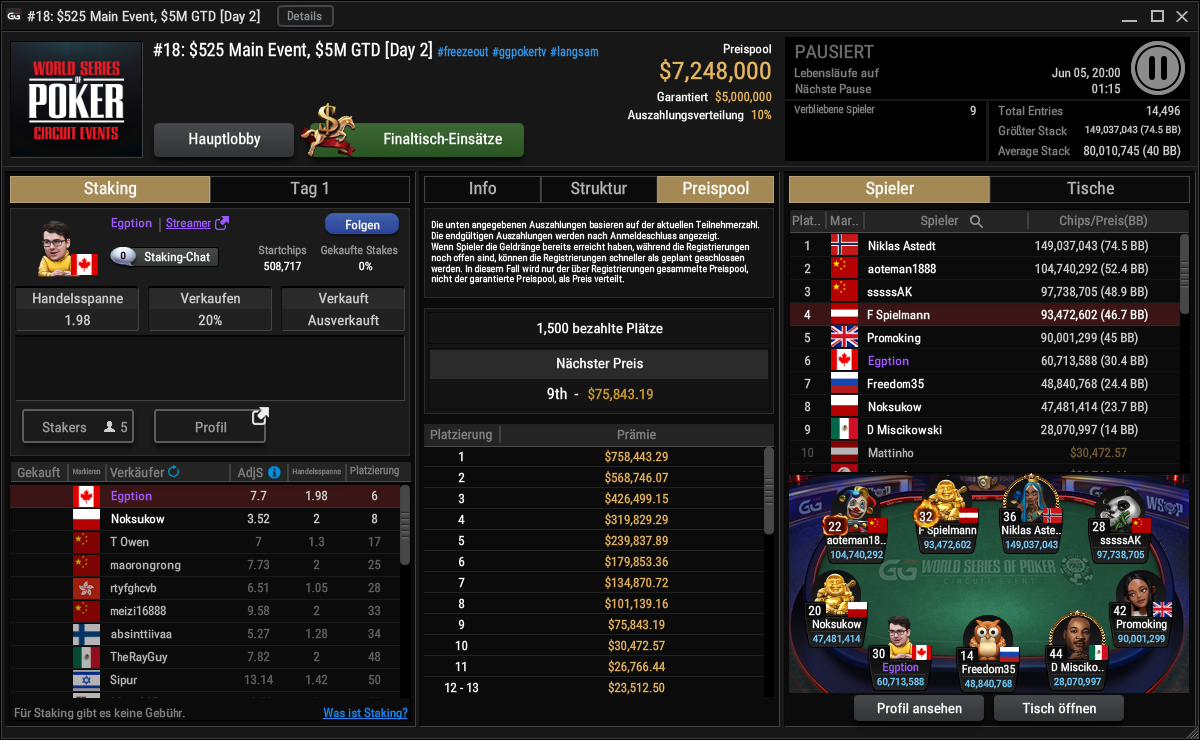The image size is (1200, 740).
Task: Click the Was ist Staking? link
Action: click(365, 713)
